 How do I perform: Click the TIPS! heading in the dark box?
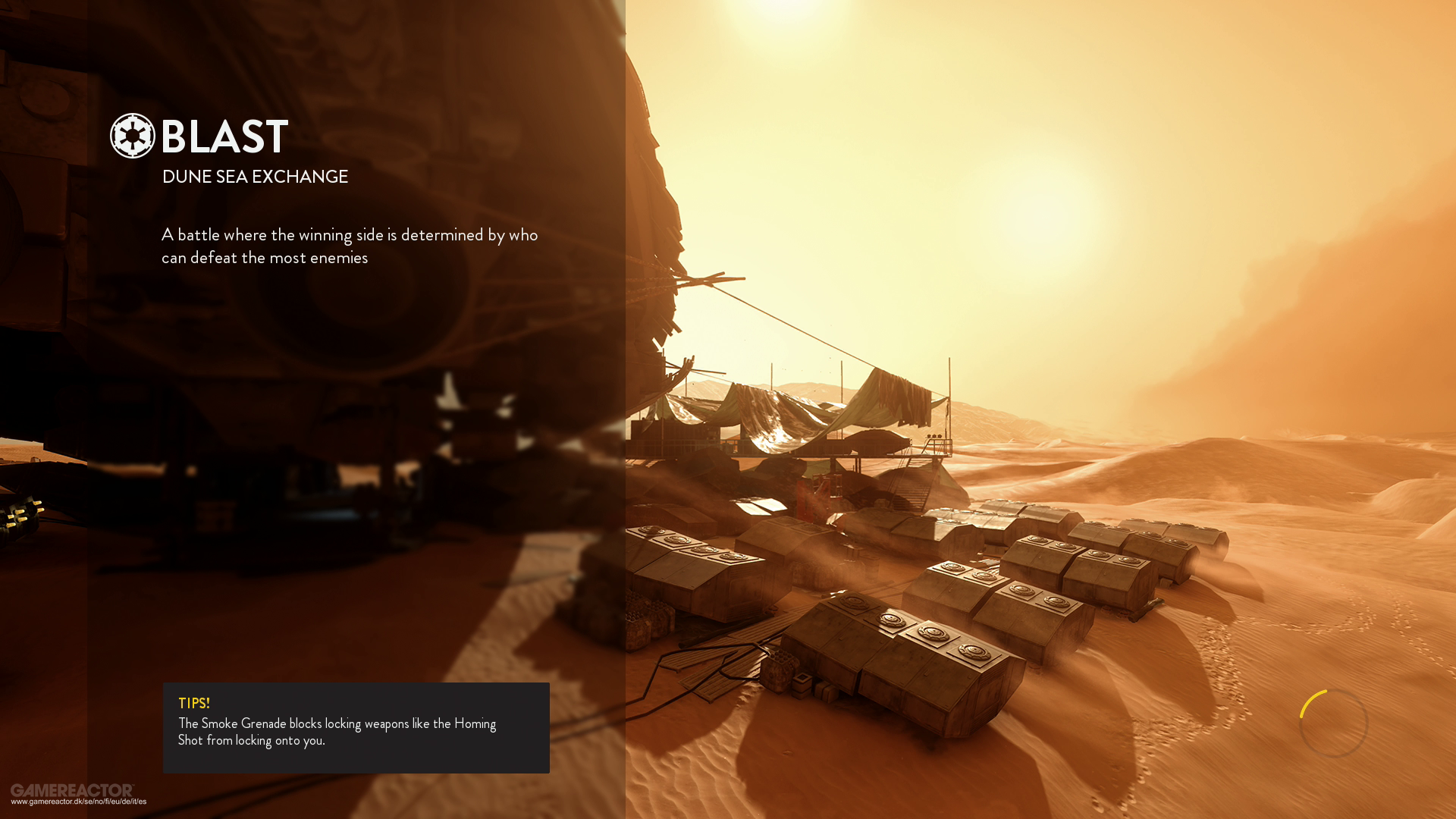coord(194,703)
